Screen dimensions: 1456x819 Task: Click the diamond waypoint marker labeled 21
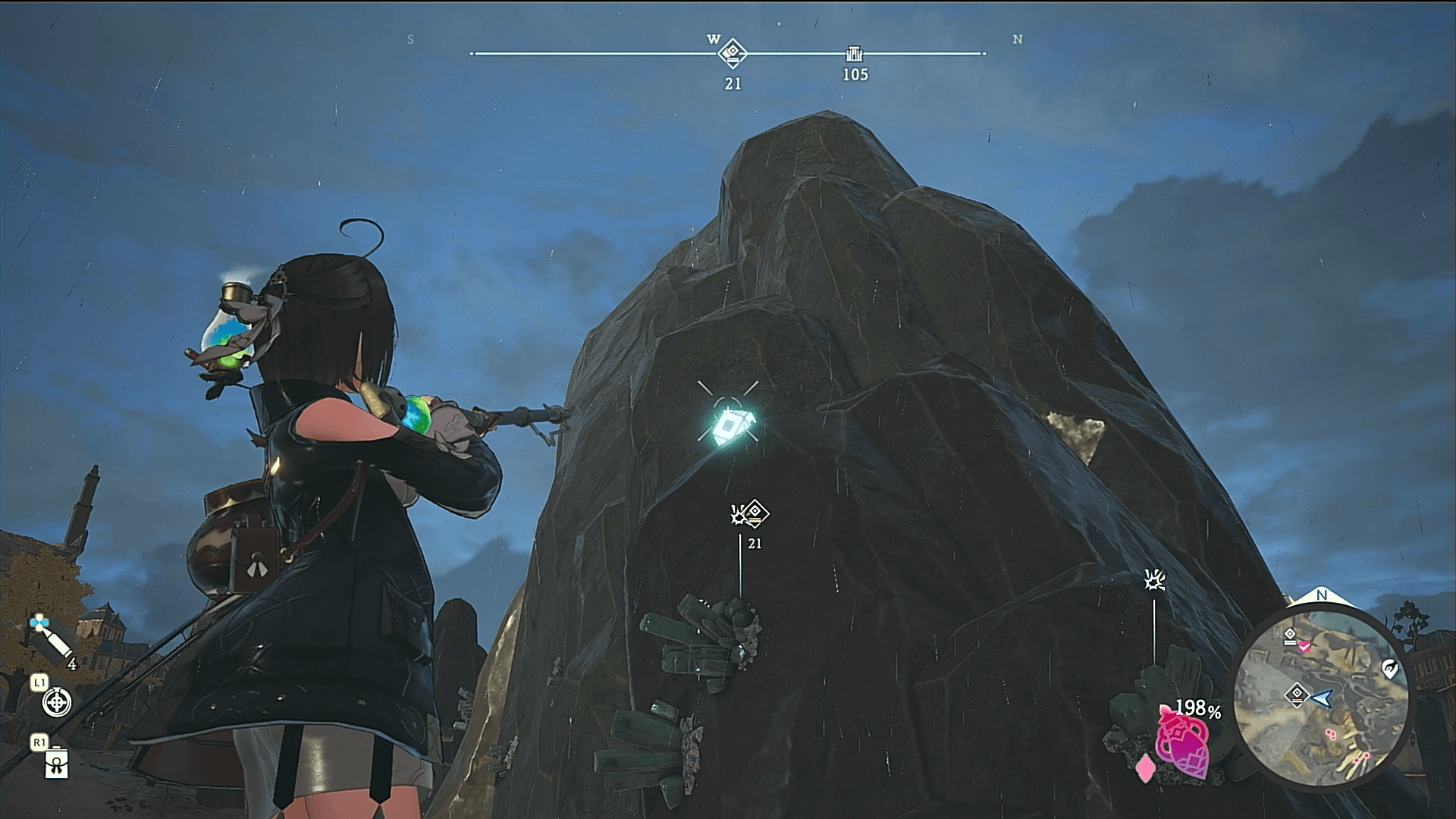(x=755, y=513)
